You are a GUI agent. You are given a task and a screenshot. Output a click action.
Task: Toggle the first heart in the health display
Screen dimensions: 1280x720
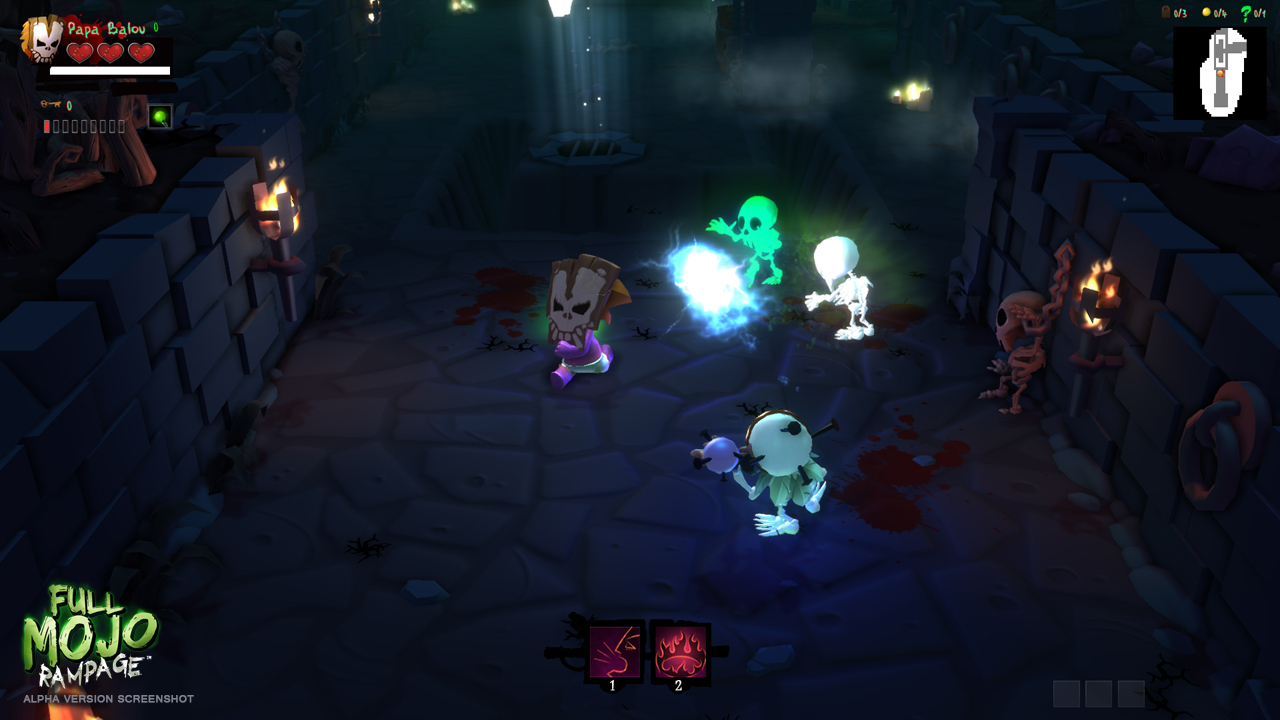80,53
